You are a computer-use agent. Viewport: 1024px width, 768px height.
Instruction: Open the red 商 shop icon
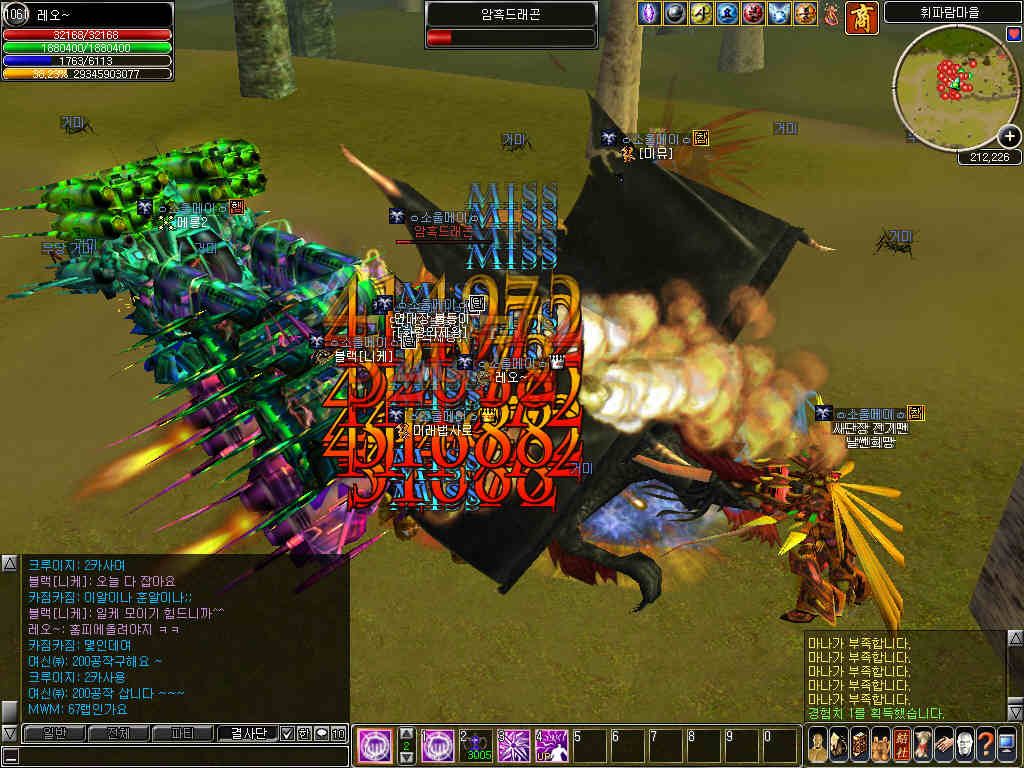[x=861, y=16]
